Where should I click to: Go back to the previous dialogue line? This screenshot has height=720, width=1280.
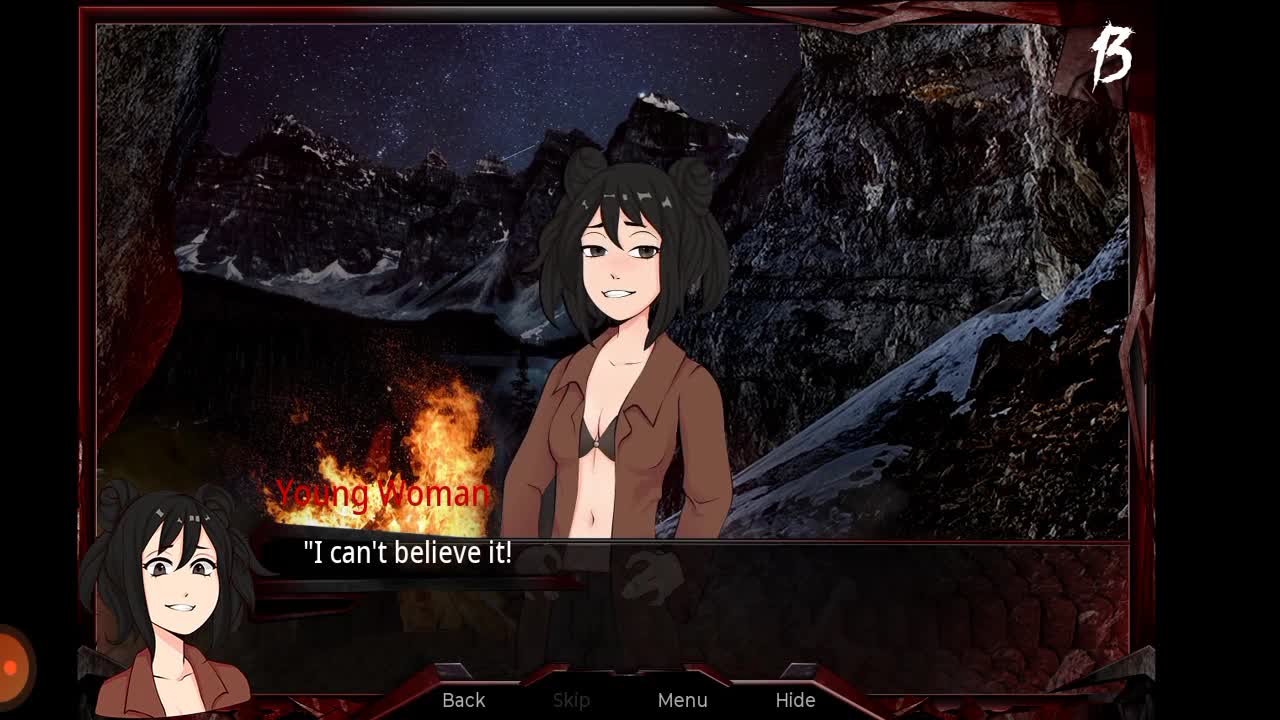pyautogui.click(x=464, y=700)
